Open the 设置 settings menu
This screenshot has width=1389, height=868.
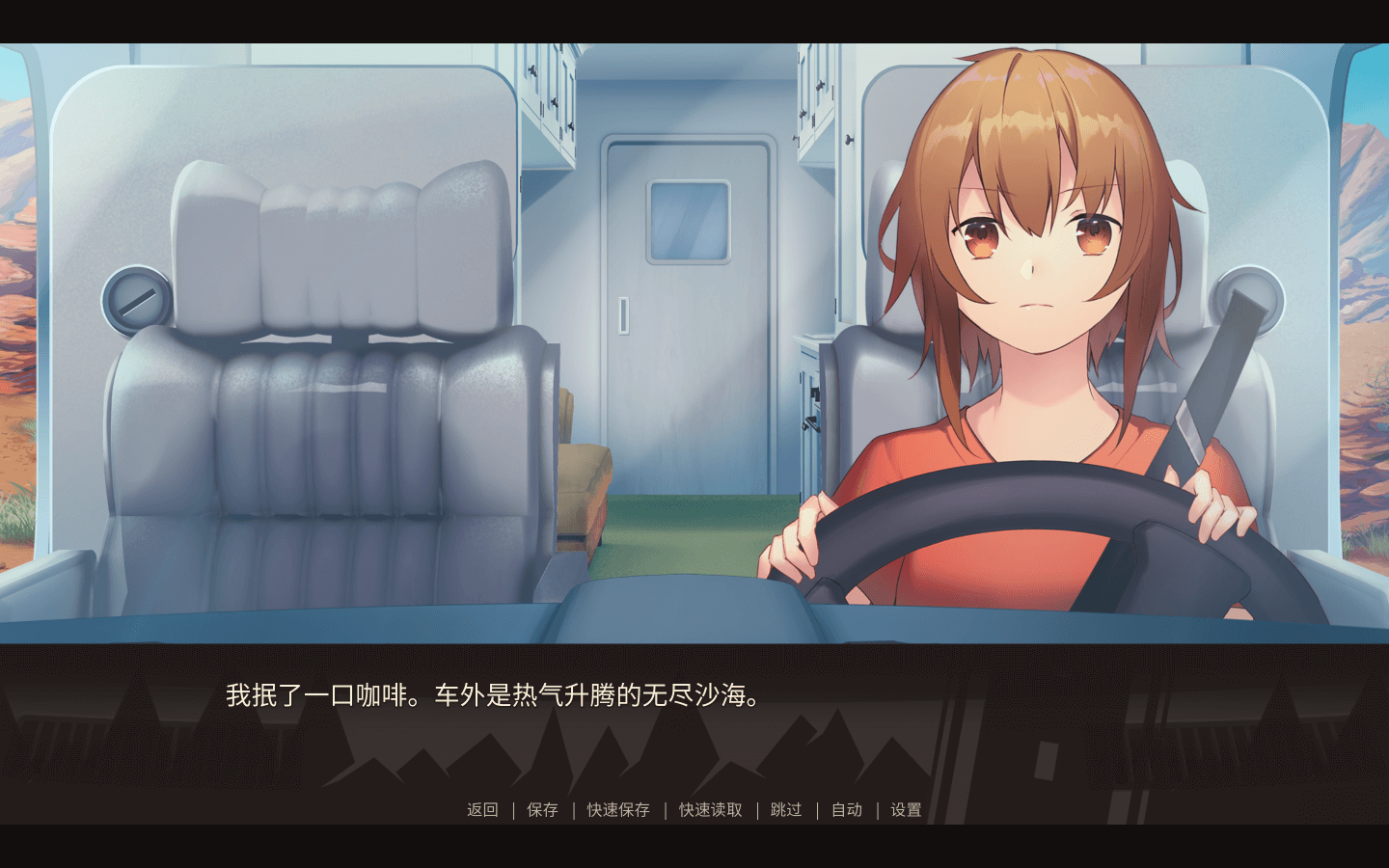coord(905,810)
